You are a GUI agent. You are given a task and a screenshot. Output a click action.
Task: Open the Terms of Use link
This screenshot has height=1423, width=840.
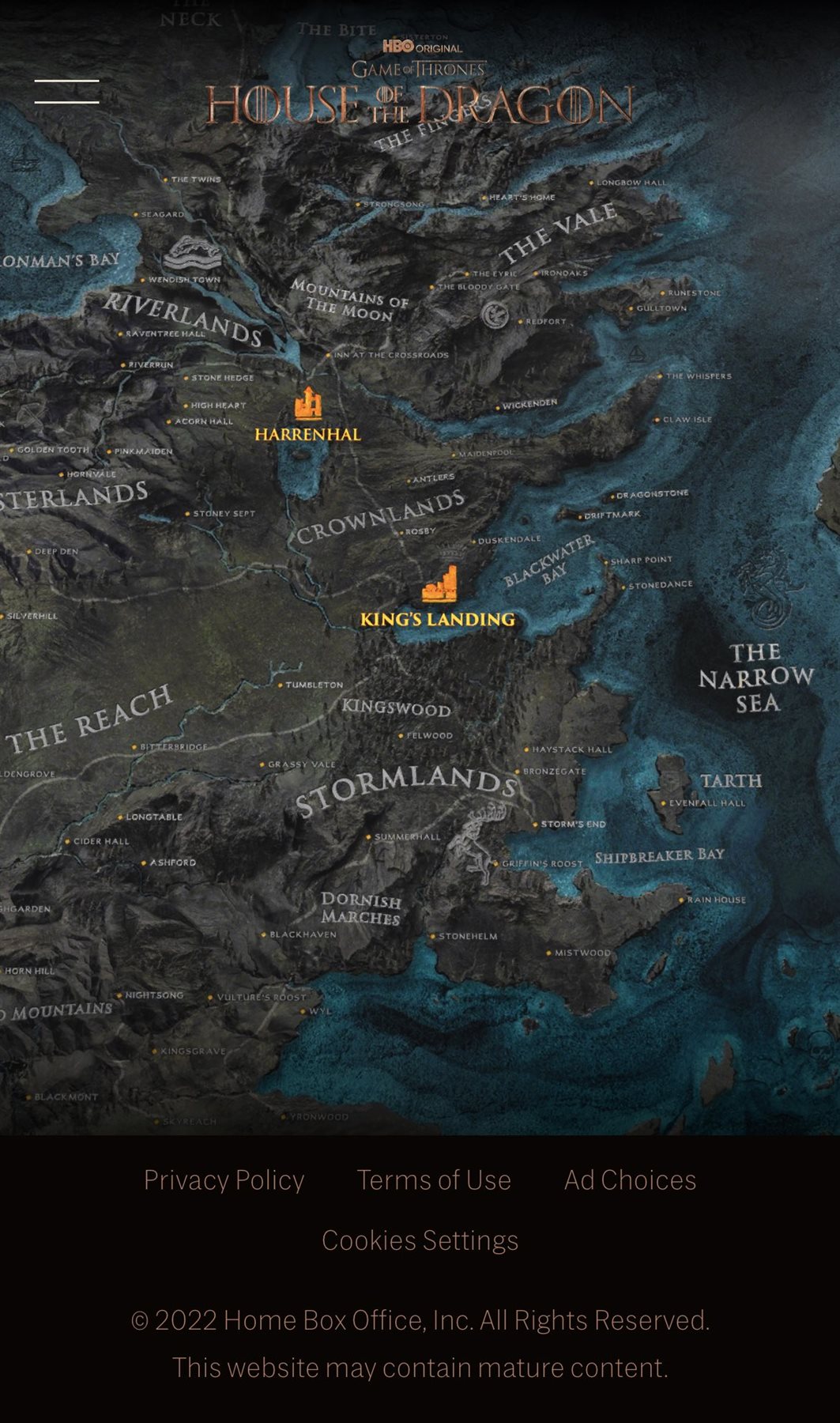(x=434, y=1180)
